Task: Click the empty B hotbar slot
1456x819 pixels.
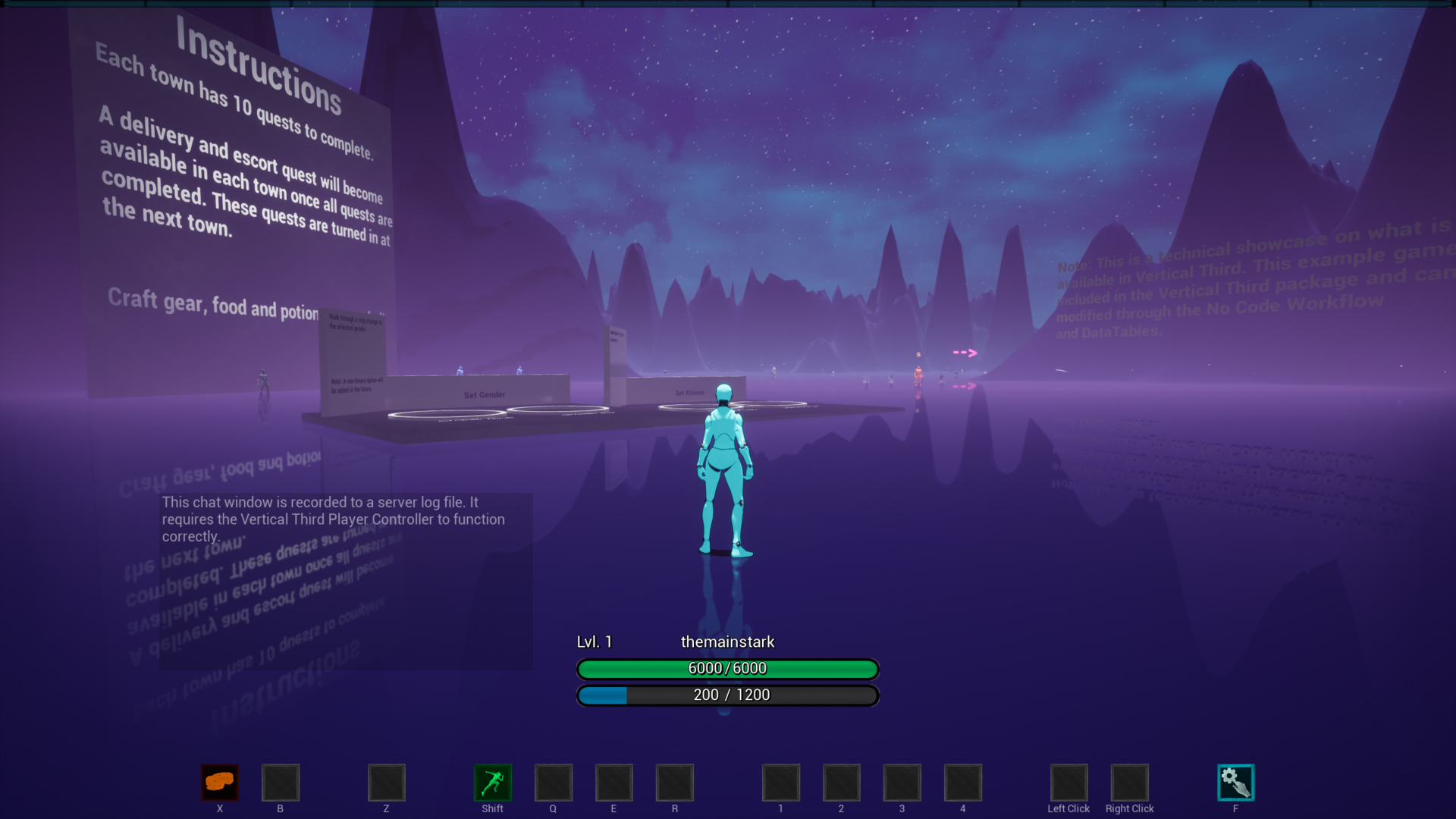Action: tap(280, 782)
